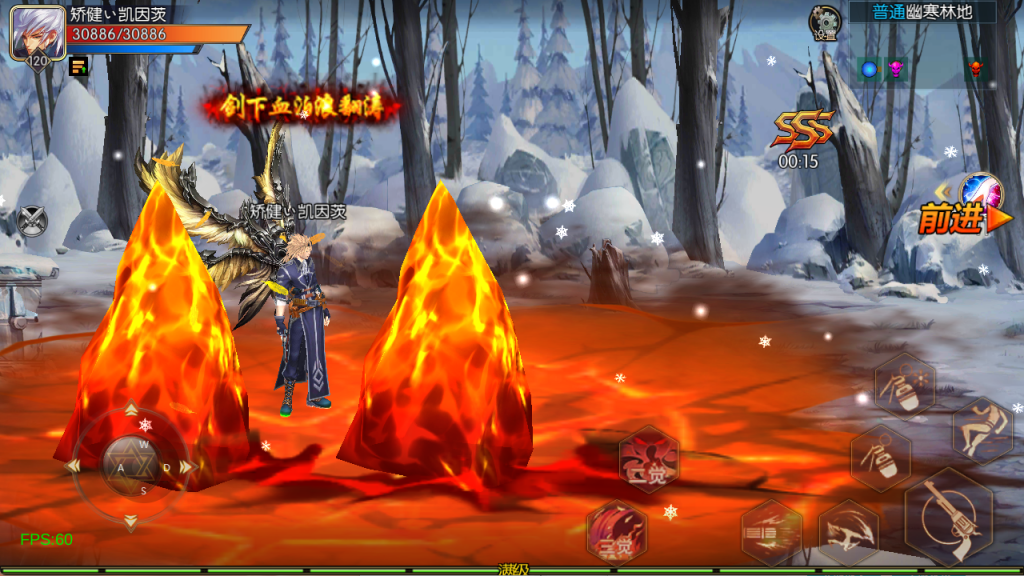Fire the revolver basic attack button
The height and width of the screenshot is (576, 1024).
click(947, 516)
